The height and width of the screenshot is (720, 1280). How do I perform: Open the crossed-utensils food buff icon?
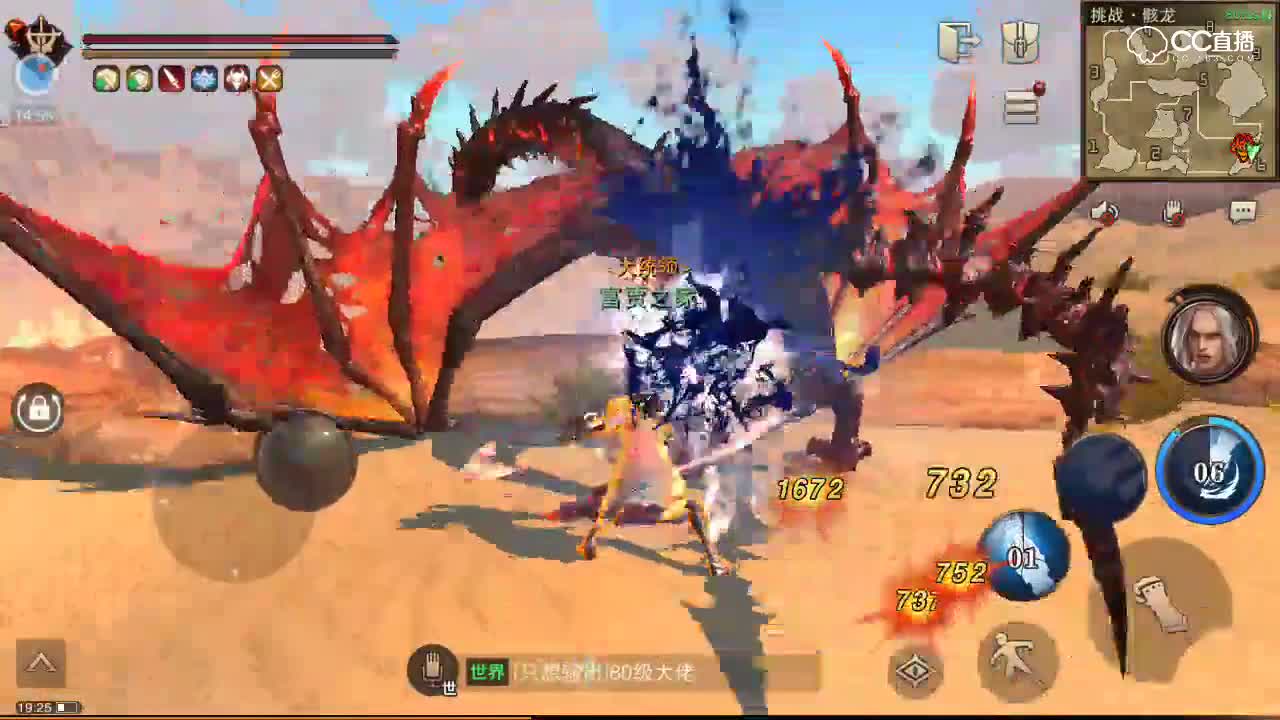(267, 80)
